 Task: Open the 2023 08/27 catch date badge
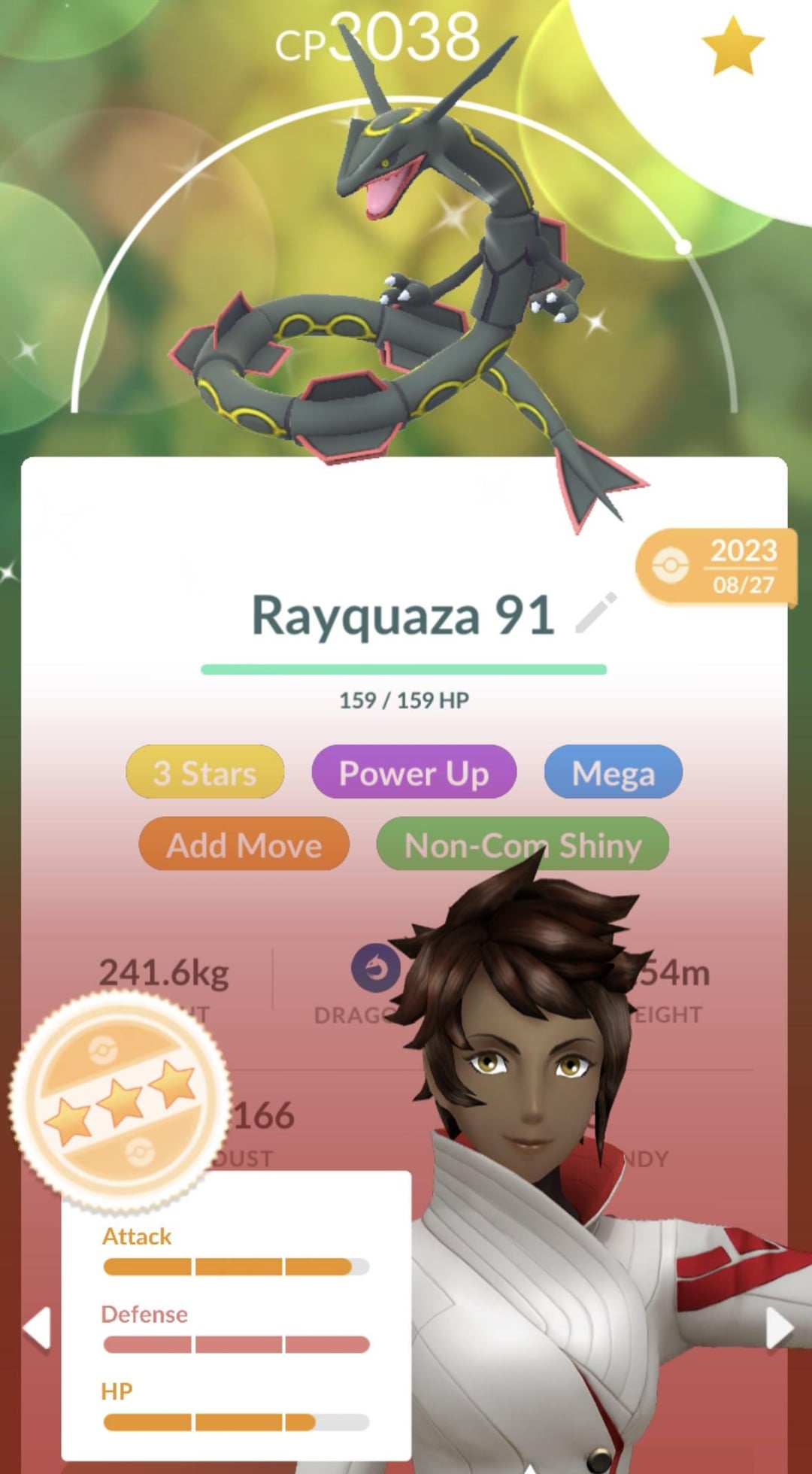coord(716,566)
